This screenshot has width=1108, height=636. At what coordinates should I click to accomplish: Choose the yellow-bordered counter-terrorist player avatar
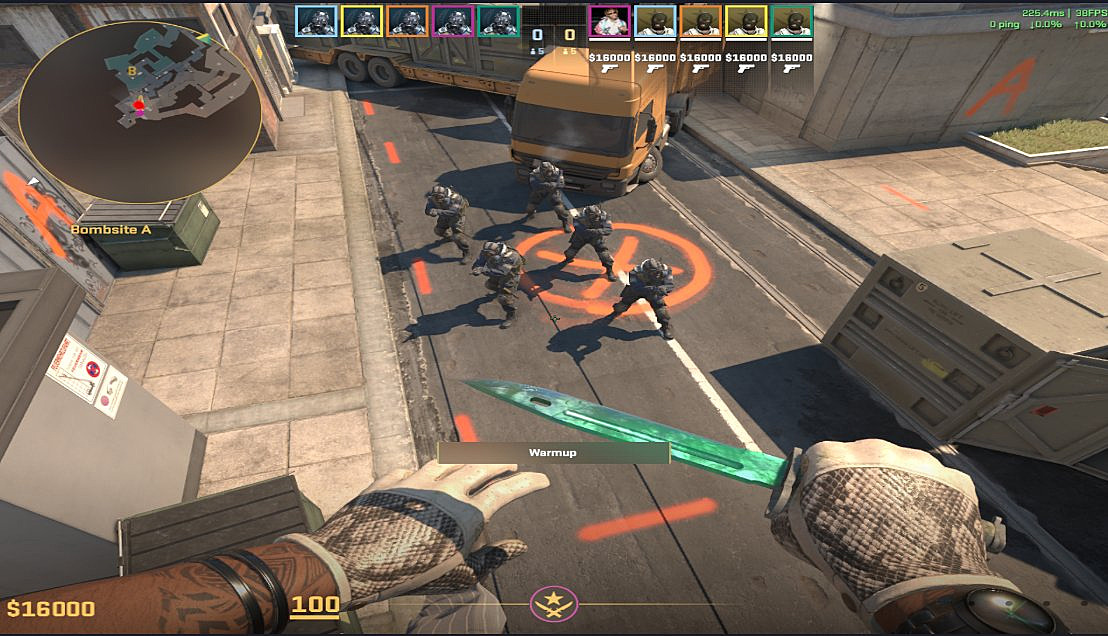(x=361, y=22)
